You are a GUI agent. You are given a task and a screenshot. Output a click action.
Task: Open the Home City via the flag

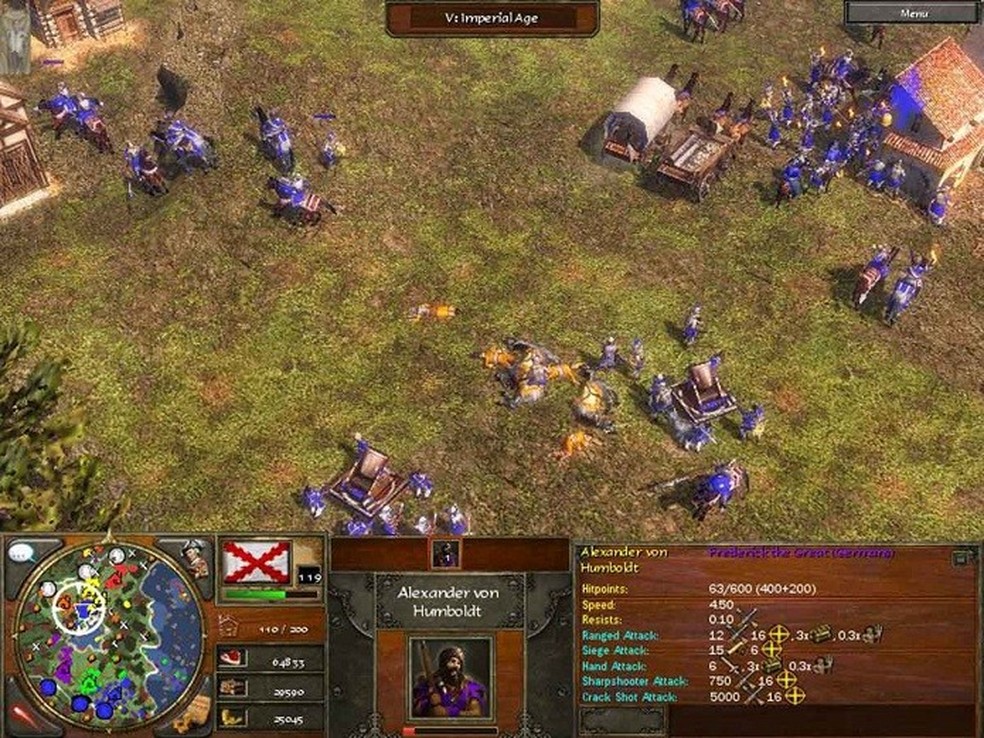(x=257, y=562)
